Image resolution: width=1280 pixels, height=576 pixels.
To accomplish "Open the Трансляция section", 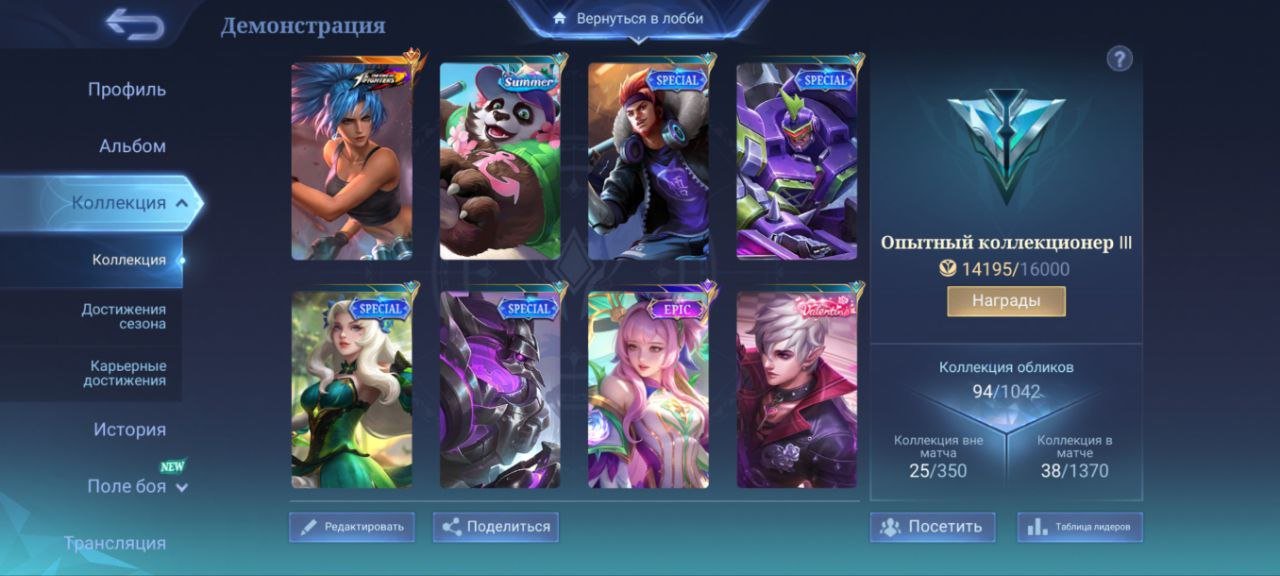I will 115,543.
